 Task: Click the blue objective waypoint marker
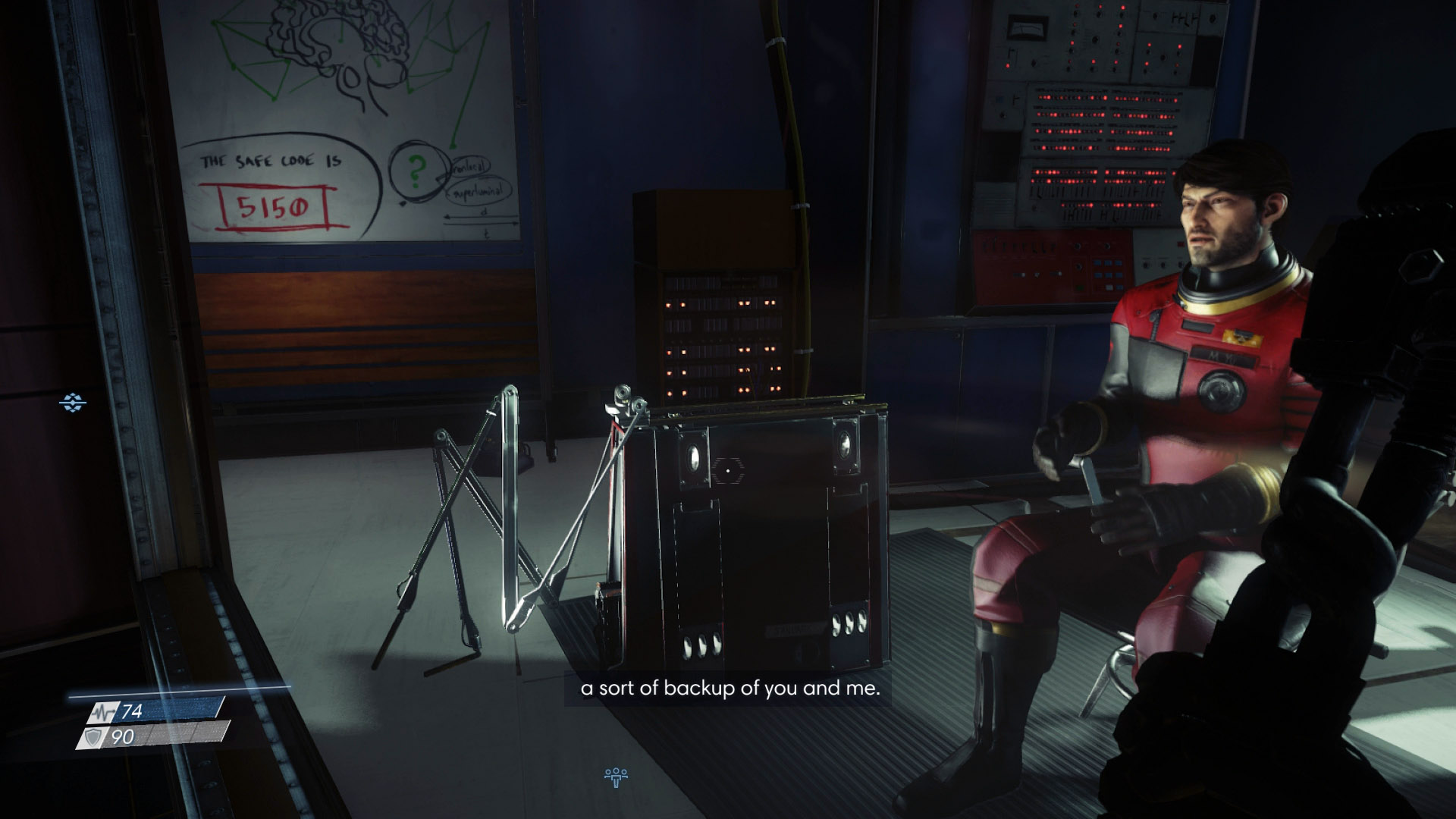73,403
